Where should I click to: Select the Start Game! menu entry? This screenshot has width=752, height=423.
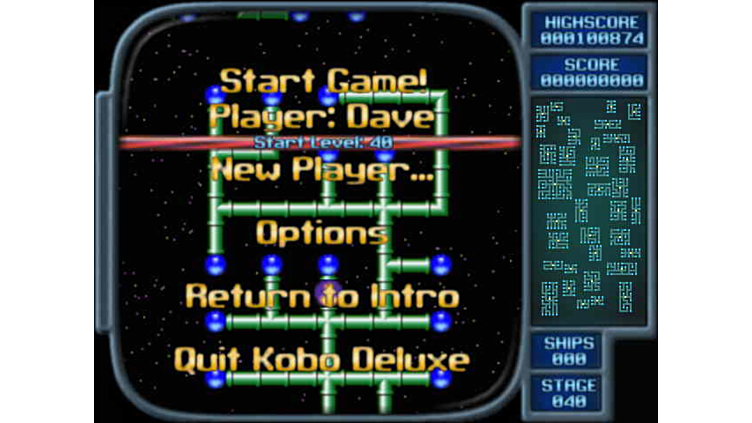pyautogui.click(x=322, y=80)
